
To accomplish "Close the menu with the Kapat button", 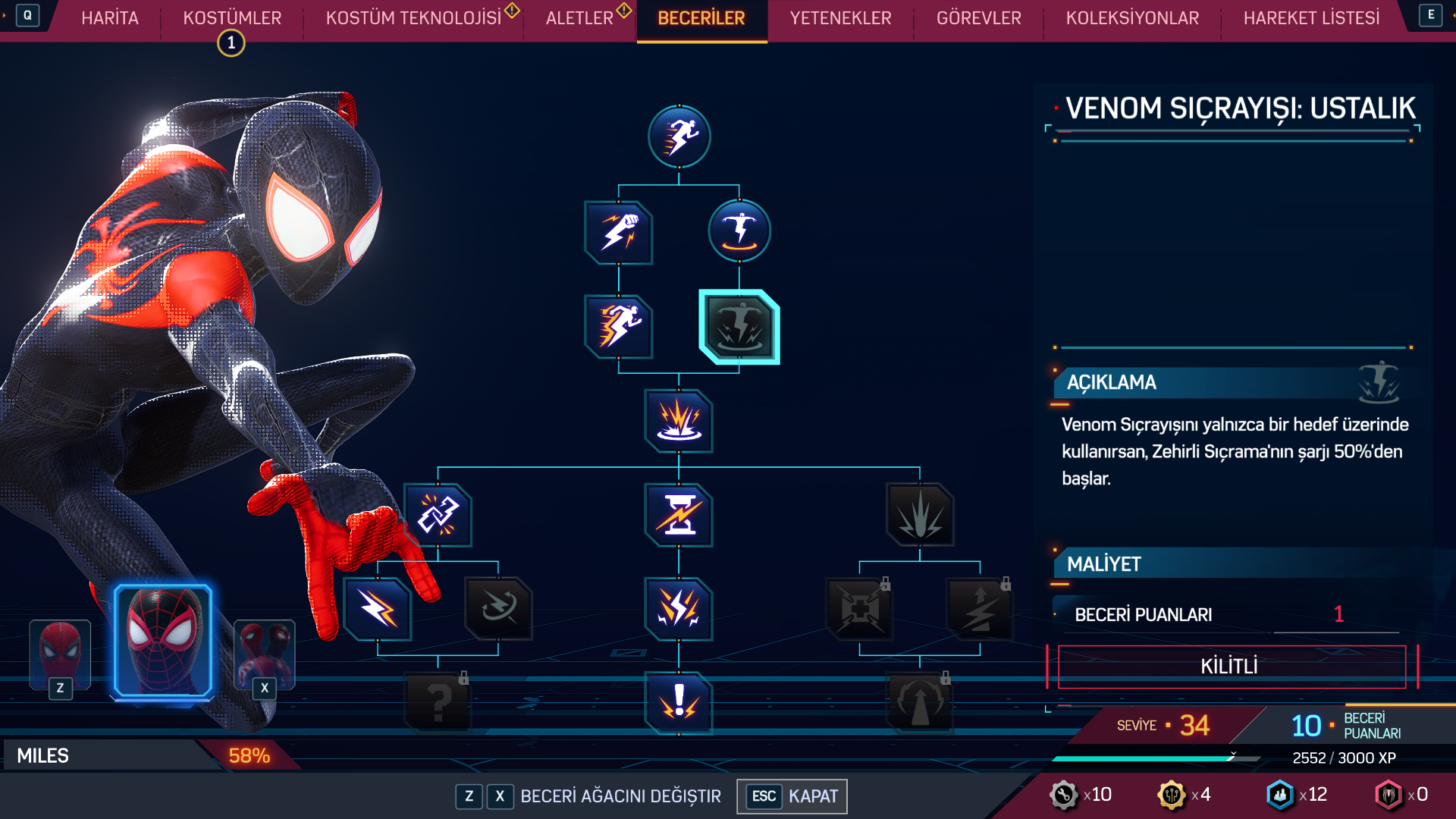I will click(x=792, y=796).
